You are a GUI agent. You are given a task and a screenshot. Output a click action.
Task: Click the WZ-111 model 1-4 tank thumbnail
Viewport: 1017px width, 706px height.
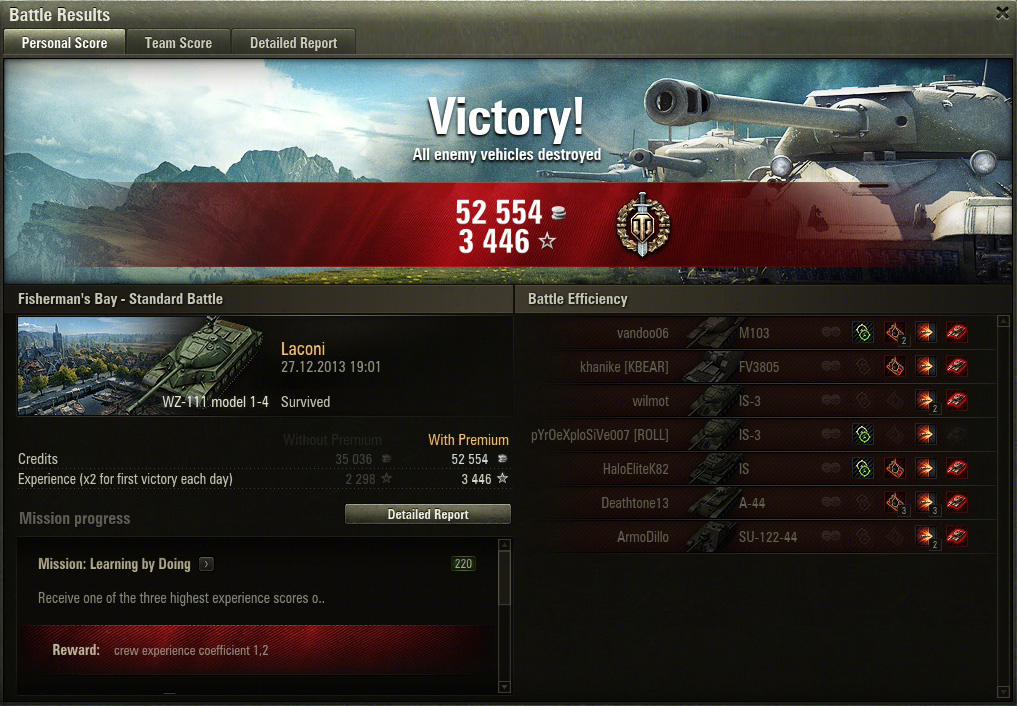point(140,366)
